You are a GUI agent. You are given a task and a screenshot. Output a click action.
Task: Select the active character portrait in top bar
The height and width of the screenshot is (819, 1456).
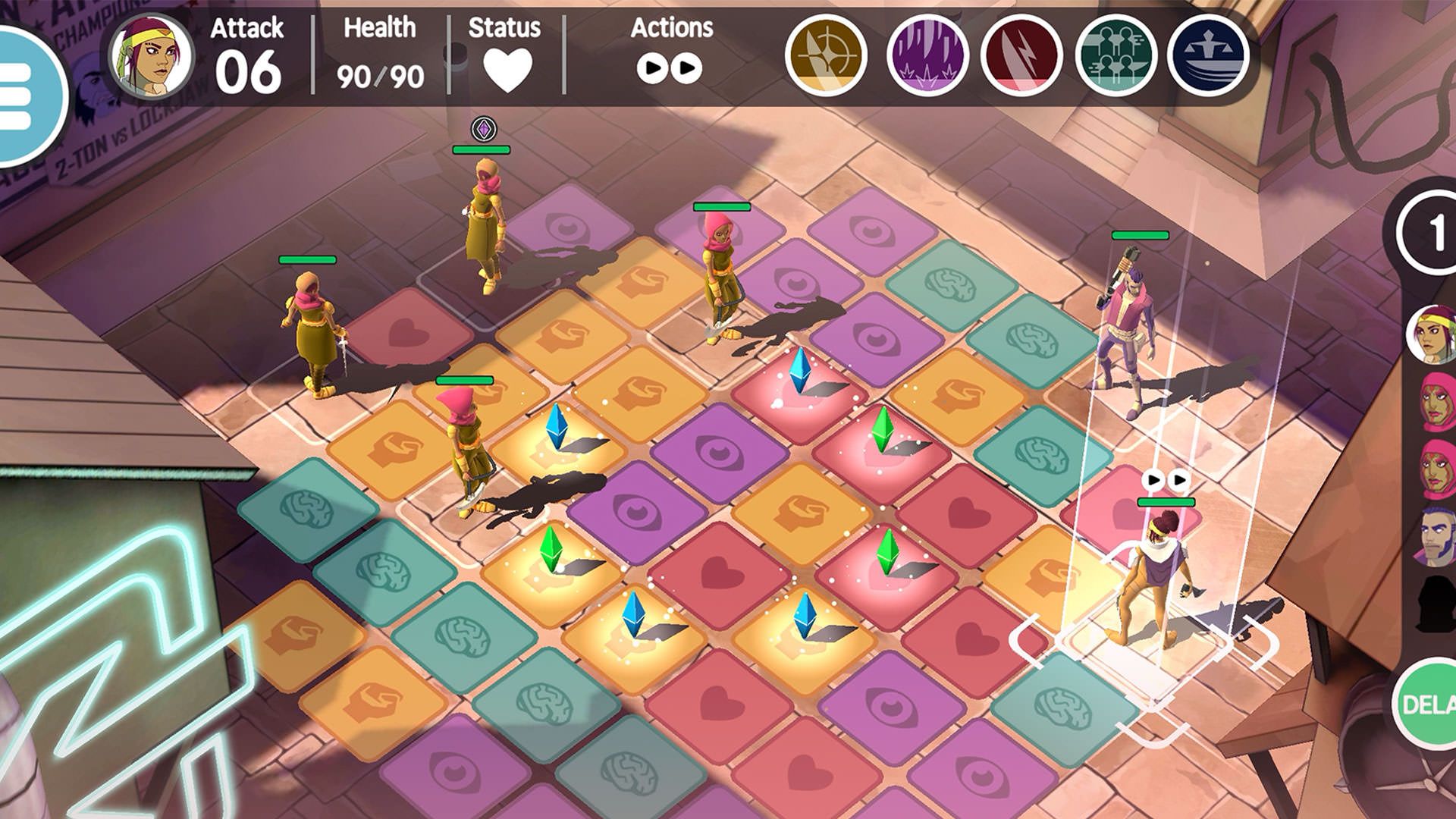(151, 58)
